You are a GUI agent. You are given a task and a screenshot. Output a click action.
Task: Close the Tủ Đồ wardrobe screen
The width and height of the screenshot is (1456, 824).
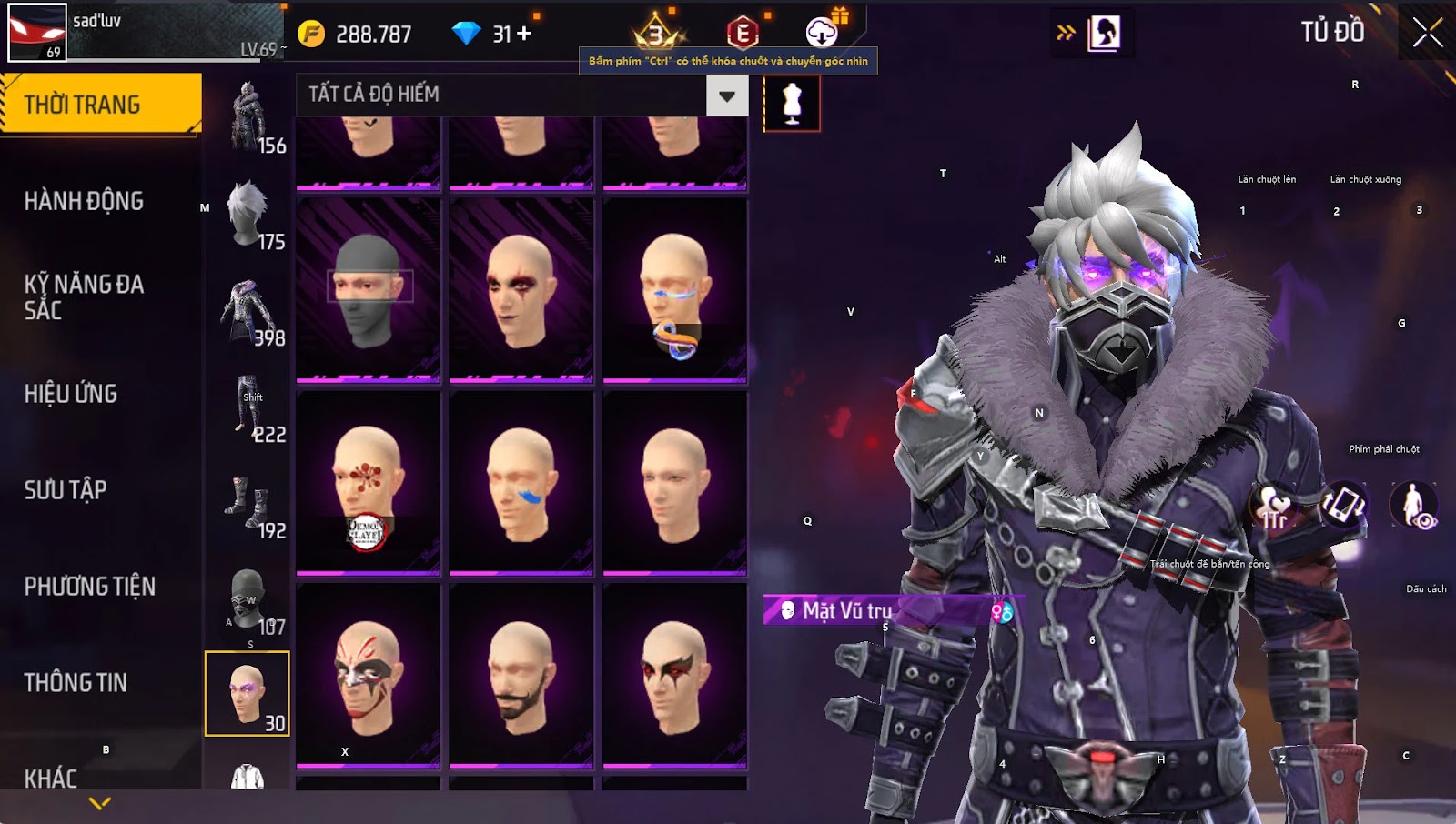coord(1427,33)
